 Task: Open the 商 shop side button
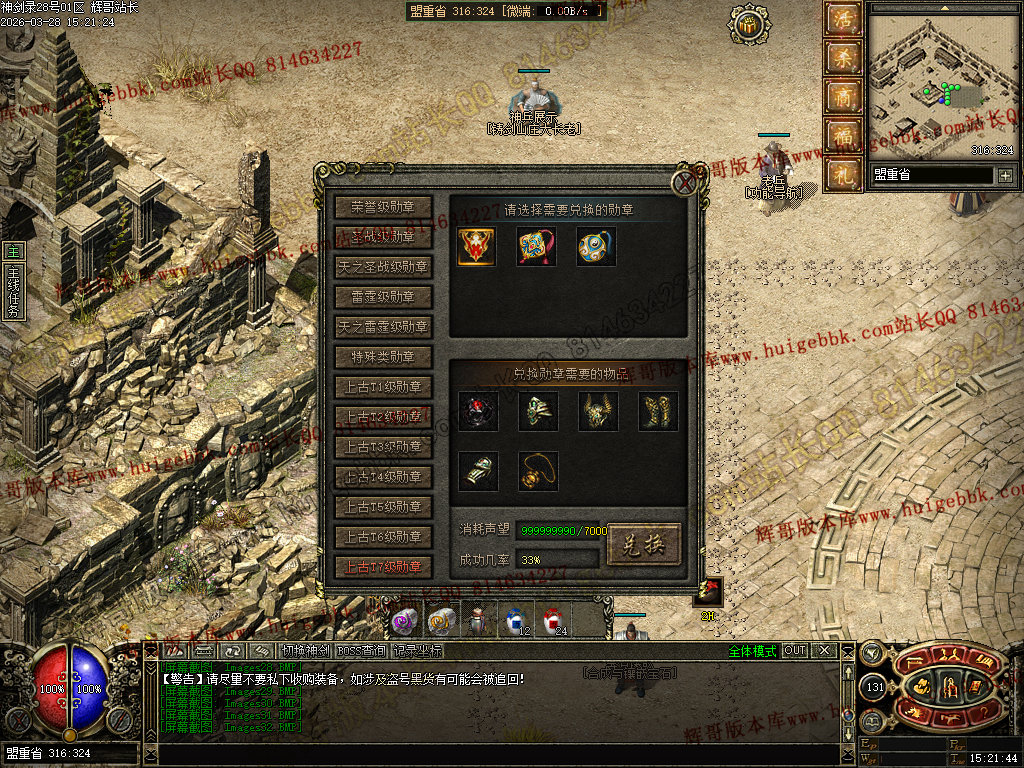(x=842, y=97)
